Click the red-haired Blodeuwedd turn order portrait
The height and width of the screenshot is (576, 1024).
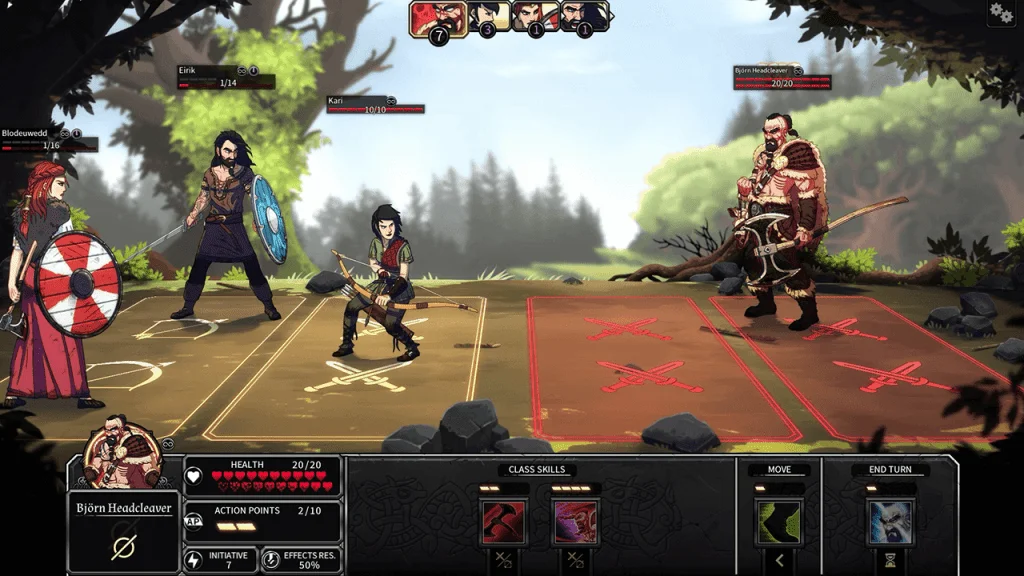coord(535,16)
